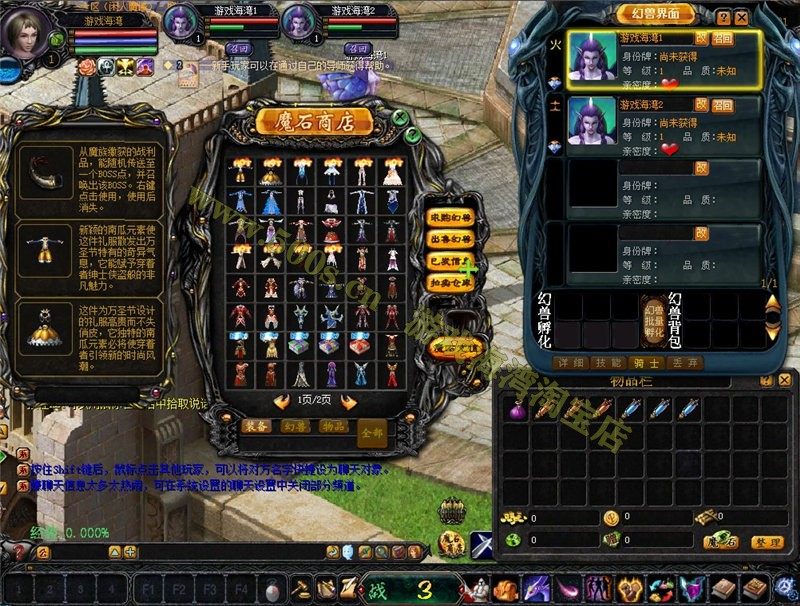Open 魔石 shop from inventory panel
The image size is (800, 606).
720,541
